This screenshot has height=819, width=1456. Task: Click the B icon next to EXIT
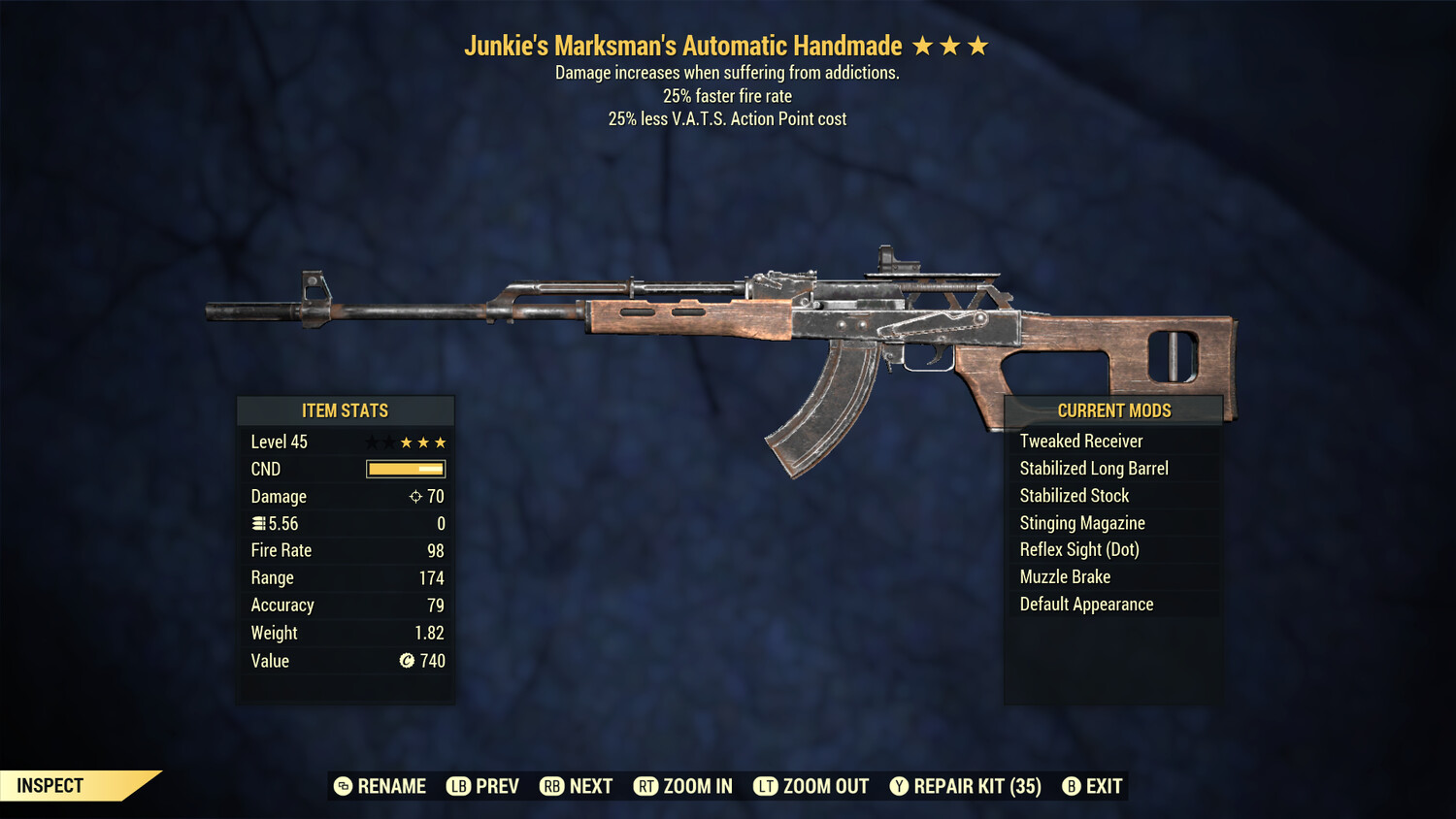[1072, 786]
